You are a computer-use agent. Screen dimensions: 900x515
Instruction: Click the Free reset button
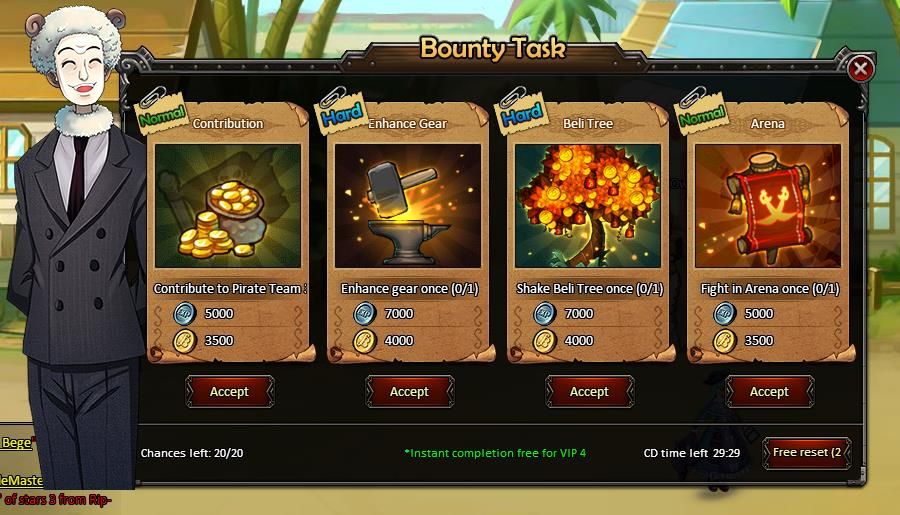point(808,452)
